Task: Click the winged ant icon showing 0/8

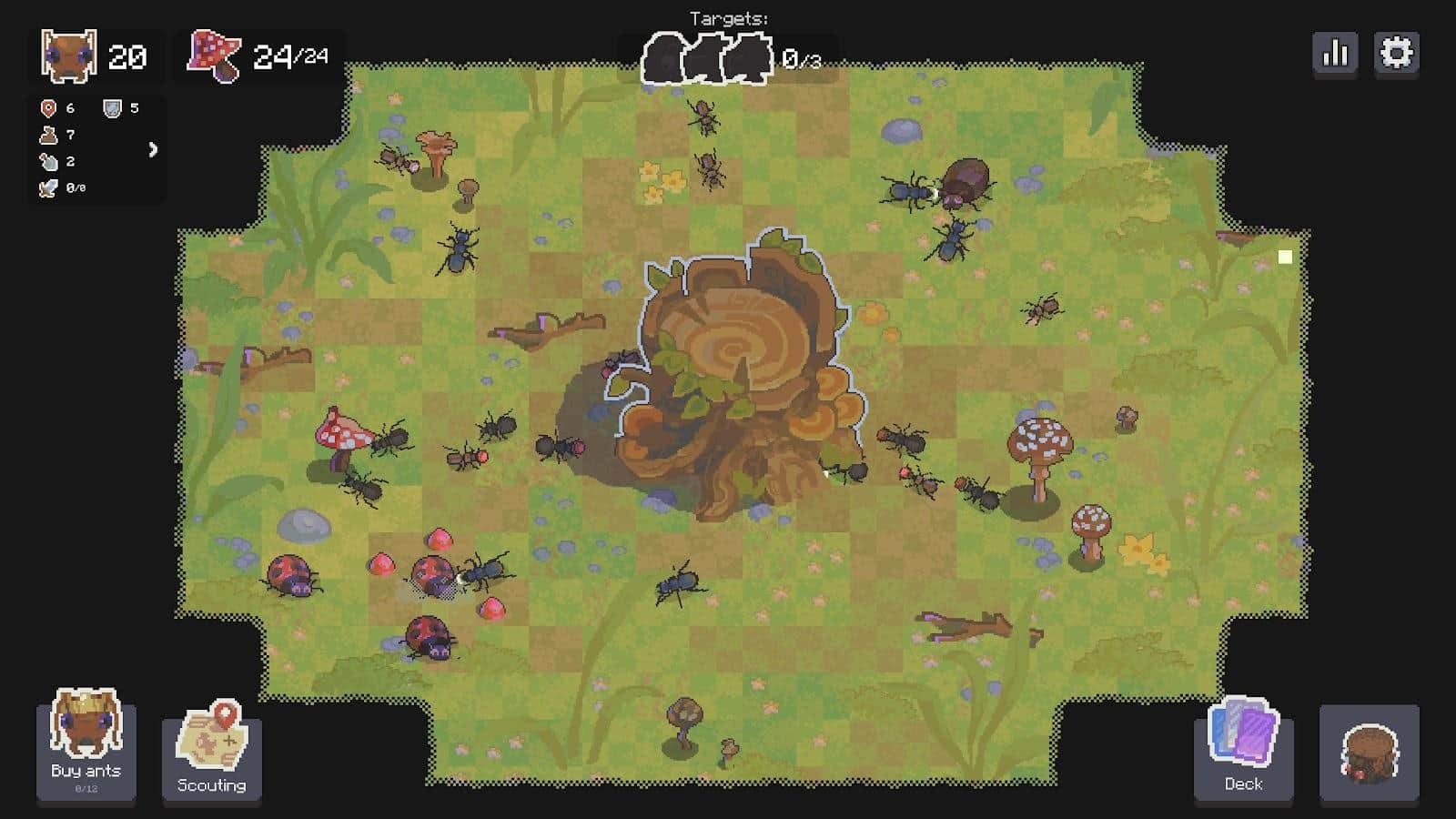Action: [47, 188]
